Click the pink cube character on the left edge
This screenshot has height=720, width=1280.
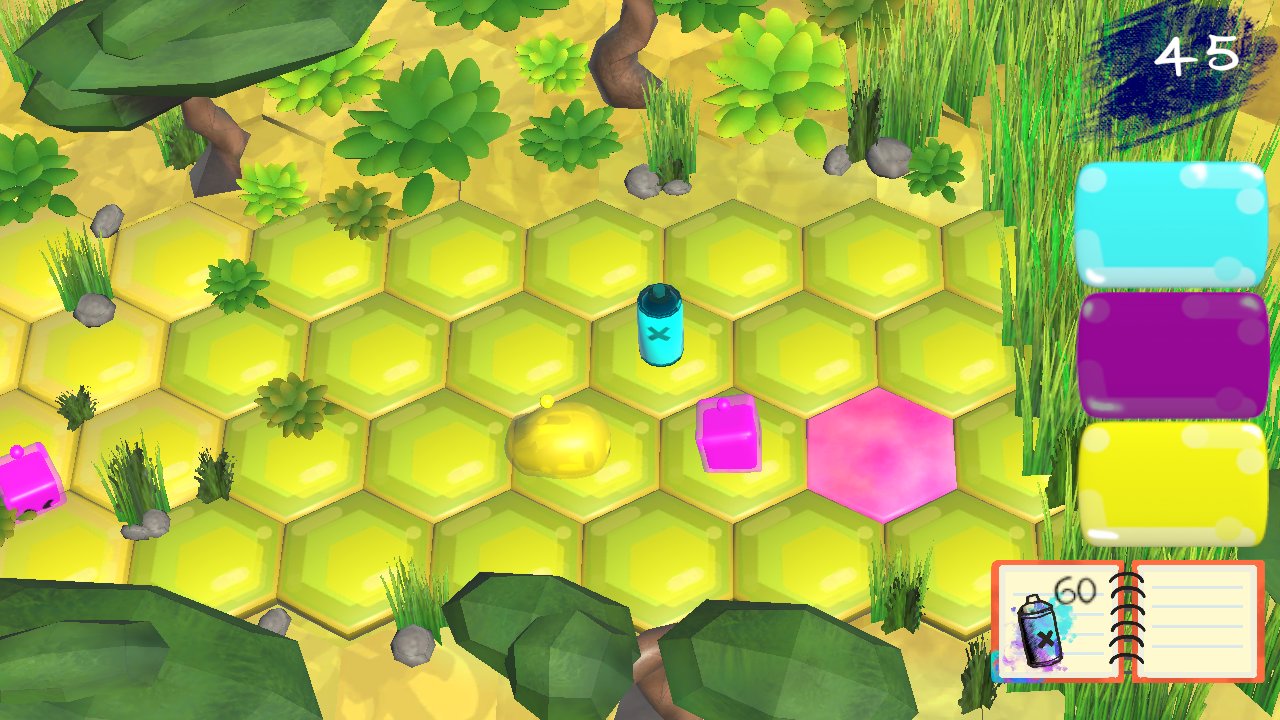(25, 480)
